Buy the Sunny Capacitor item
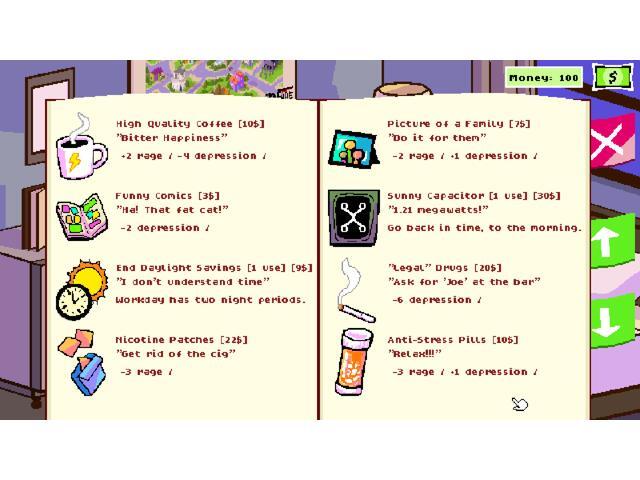640x480 pixels. pos(352,217)
